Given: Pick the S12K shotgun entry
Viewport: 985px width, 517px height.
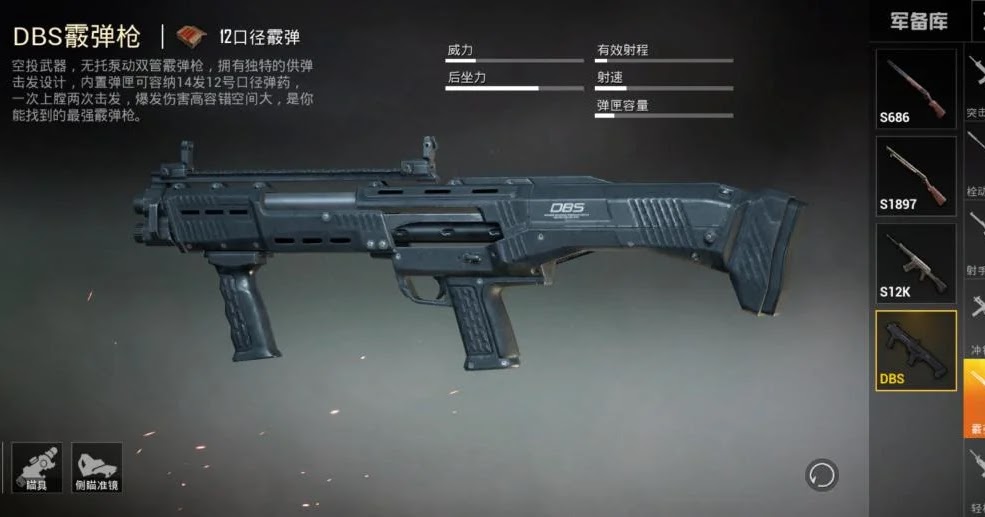Looking at the screenshot, I should point(916,262).
